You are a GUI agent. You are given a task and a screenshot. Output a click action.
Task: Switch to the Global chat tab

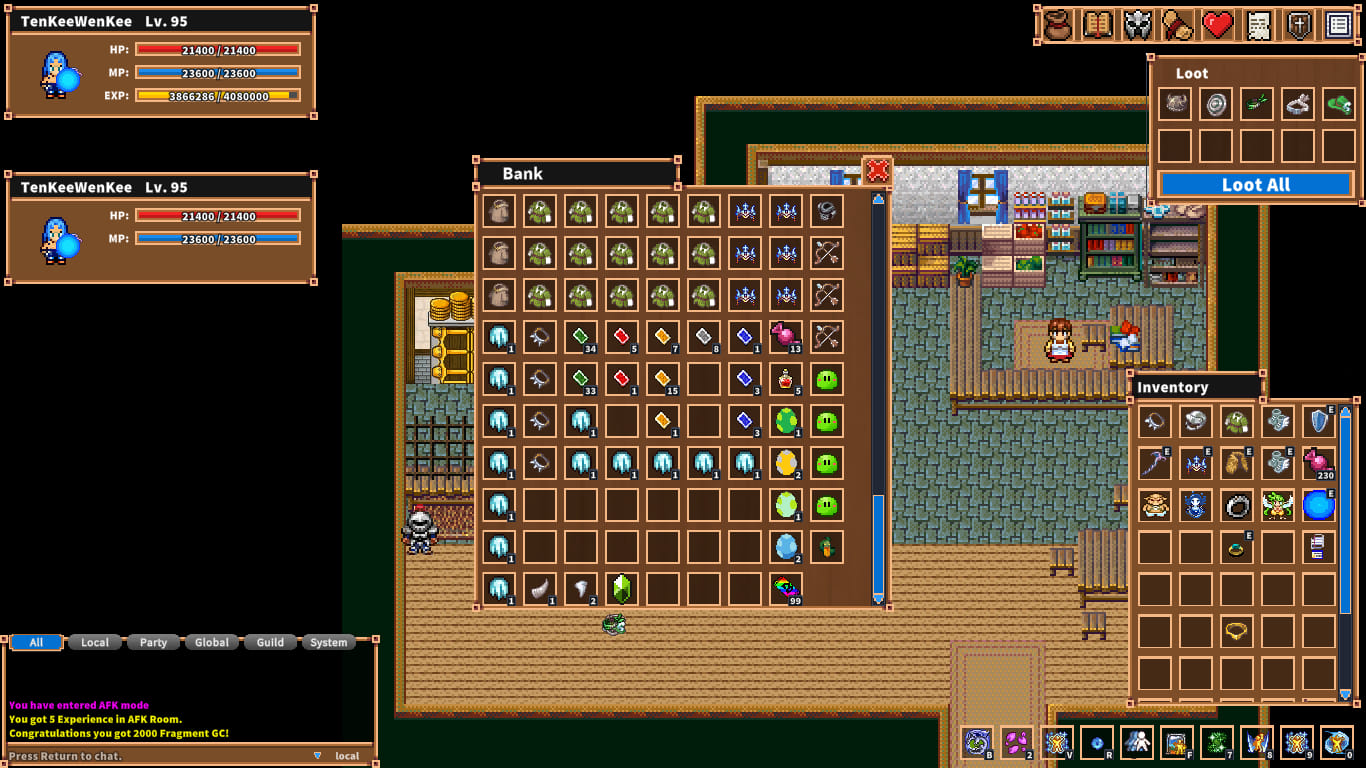point(212,642)
